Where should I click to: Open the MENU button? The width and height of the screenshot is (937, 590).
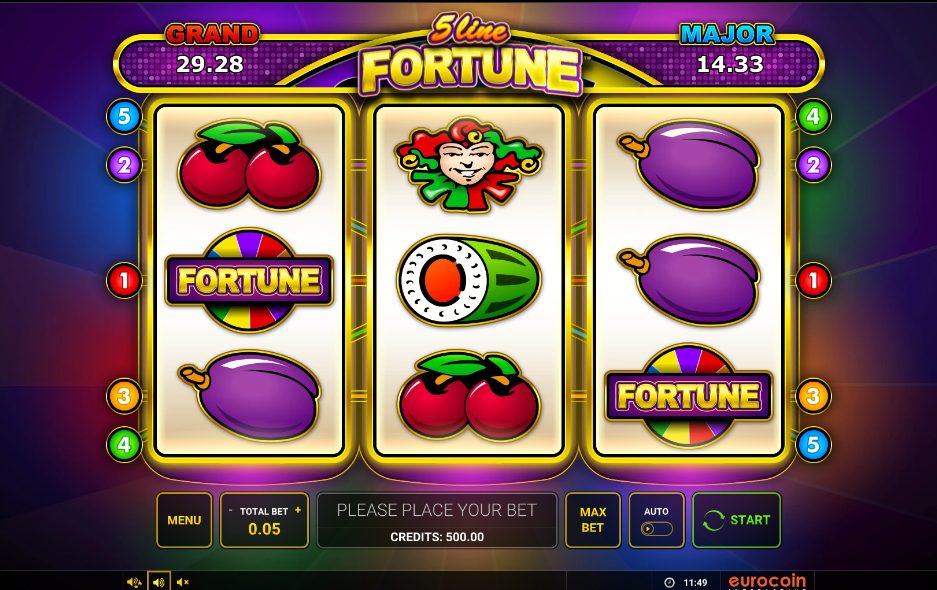click(x=184, y=520)
